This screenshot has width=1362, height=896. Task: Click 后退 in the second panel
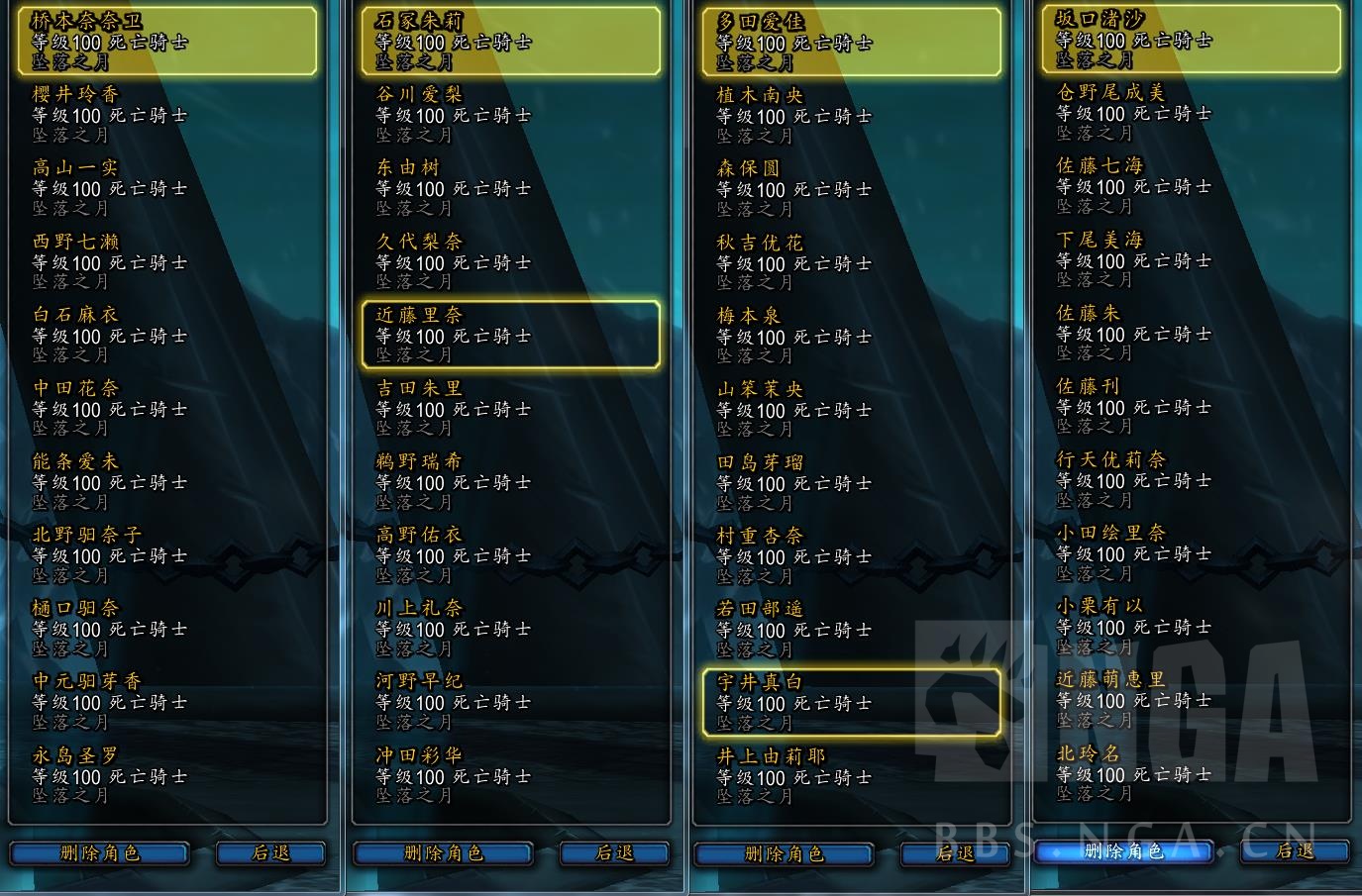(x=613, y=853)
